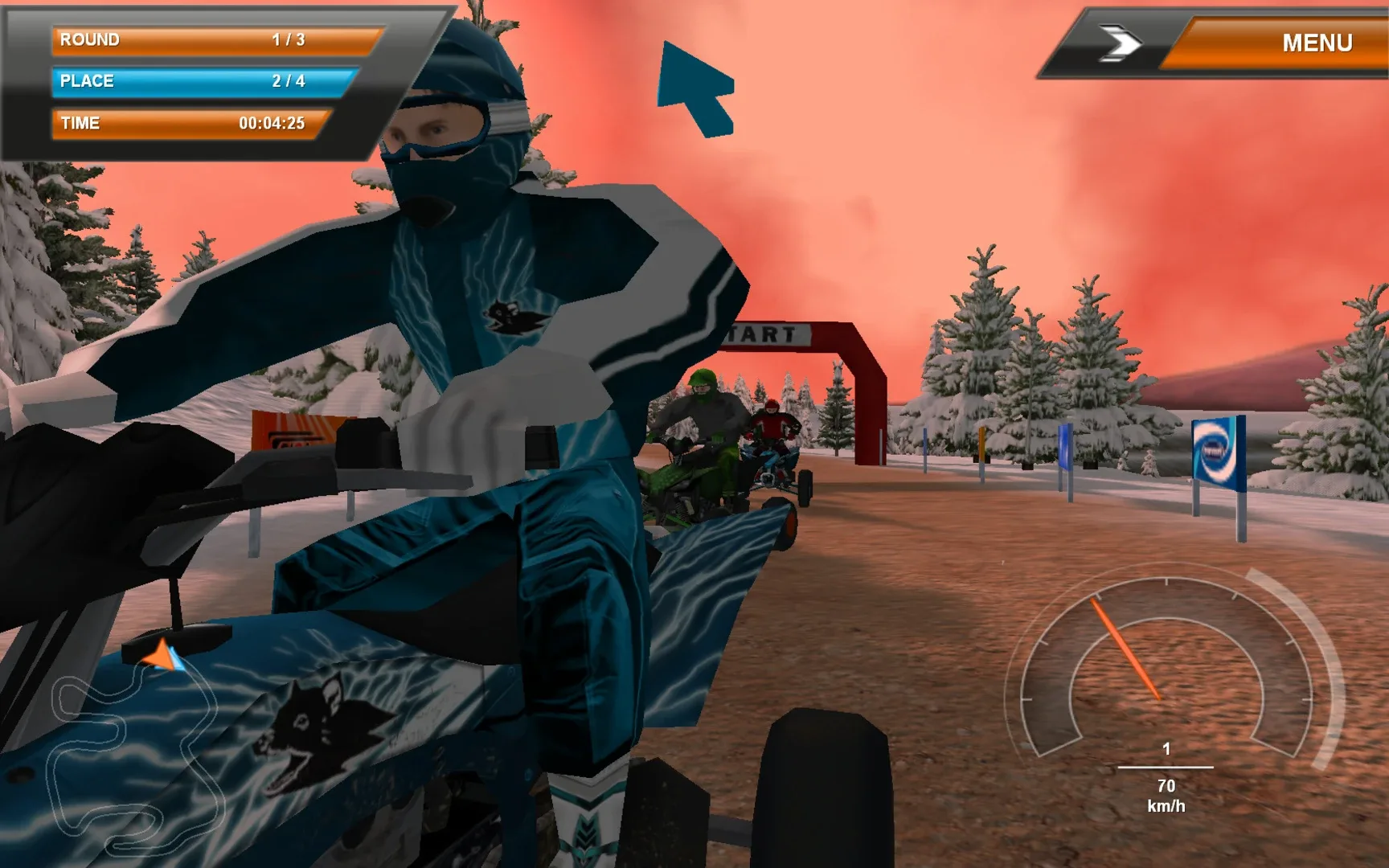Select the orange player marker on the minimap

158,657
